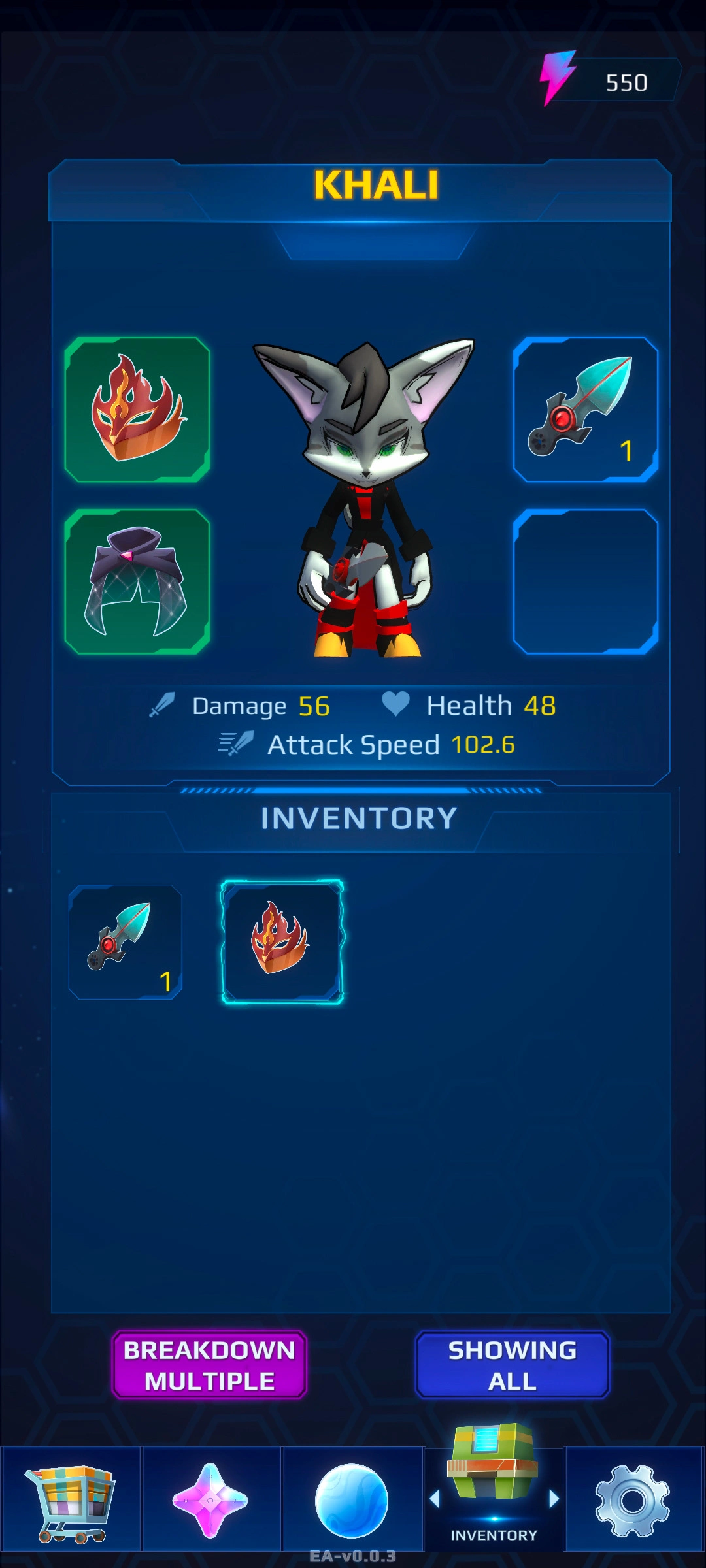
Task: Click the right arrow beside Inventory chest
Action: point(554,1499)
